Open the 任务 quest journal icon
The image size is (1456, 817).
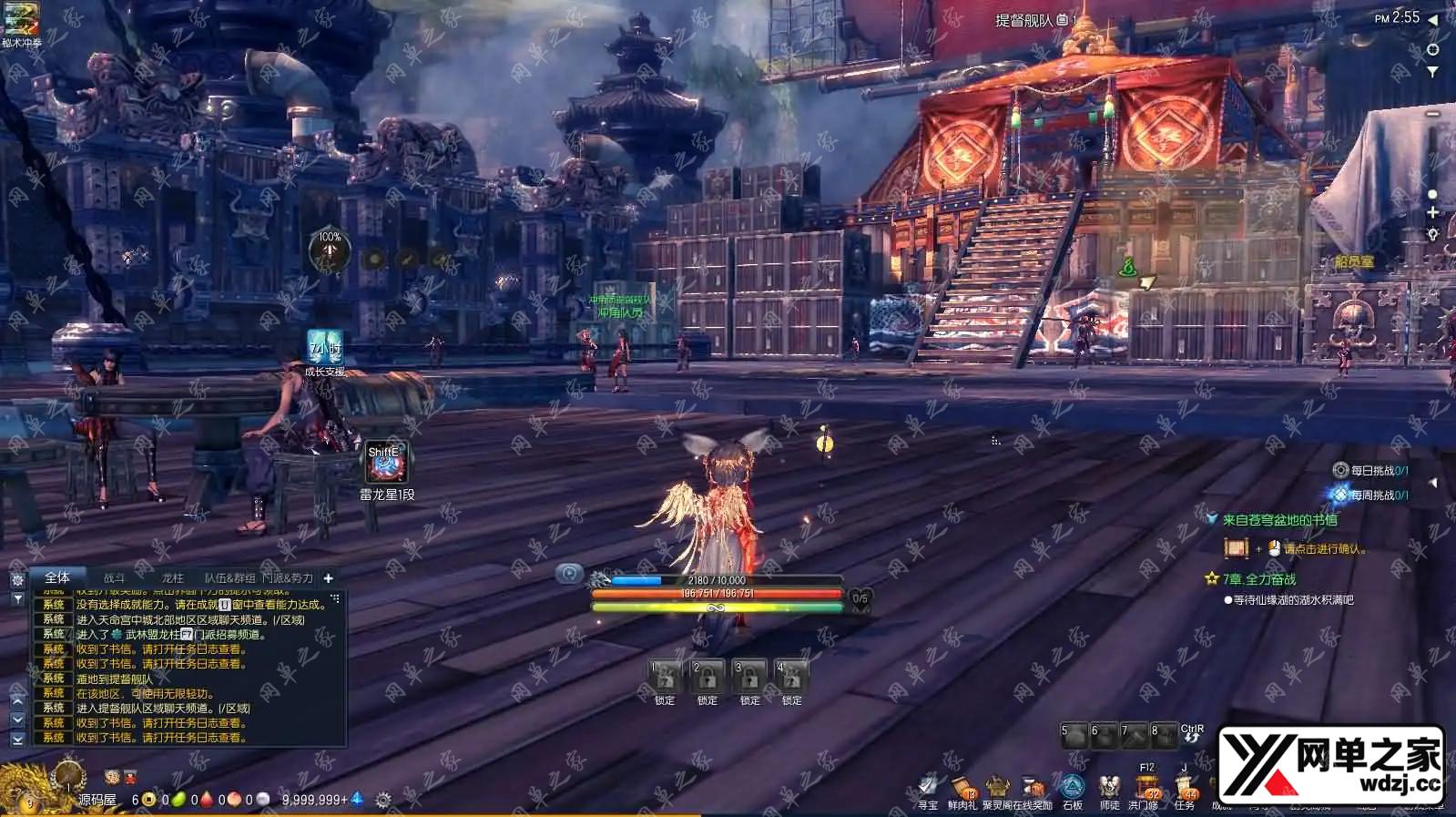tap(1185, 787)
